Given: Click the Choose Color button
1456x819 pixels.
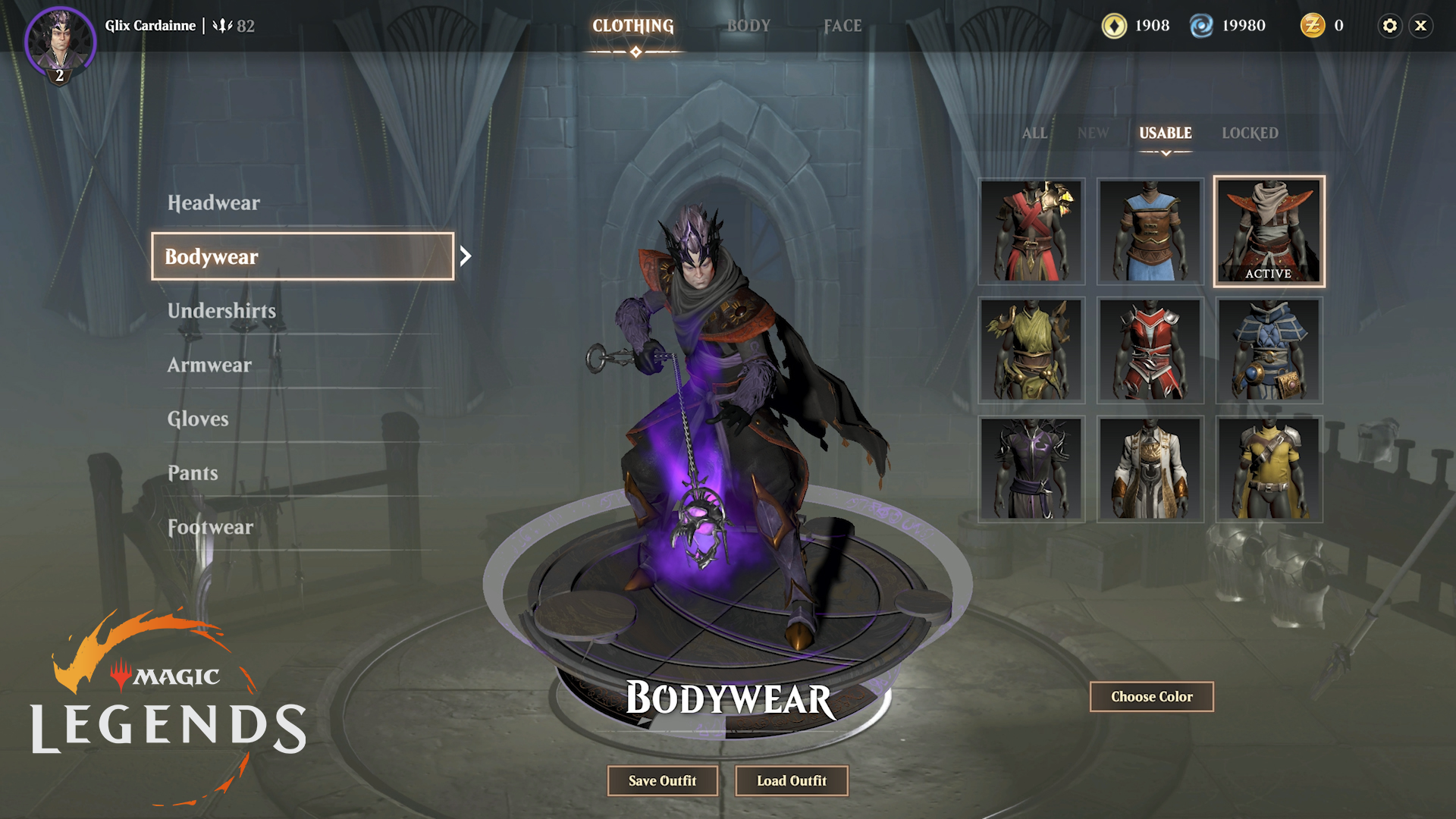Looking at the screenshot, I should [1151, 696].
